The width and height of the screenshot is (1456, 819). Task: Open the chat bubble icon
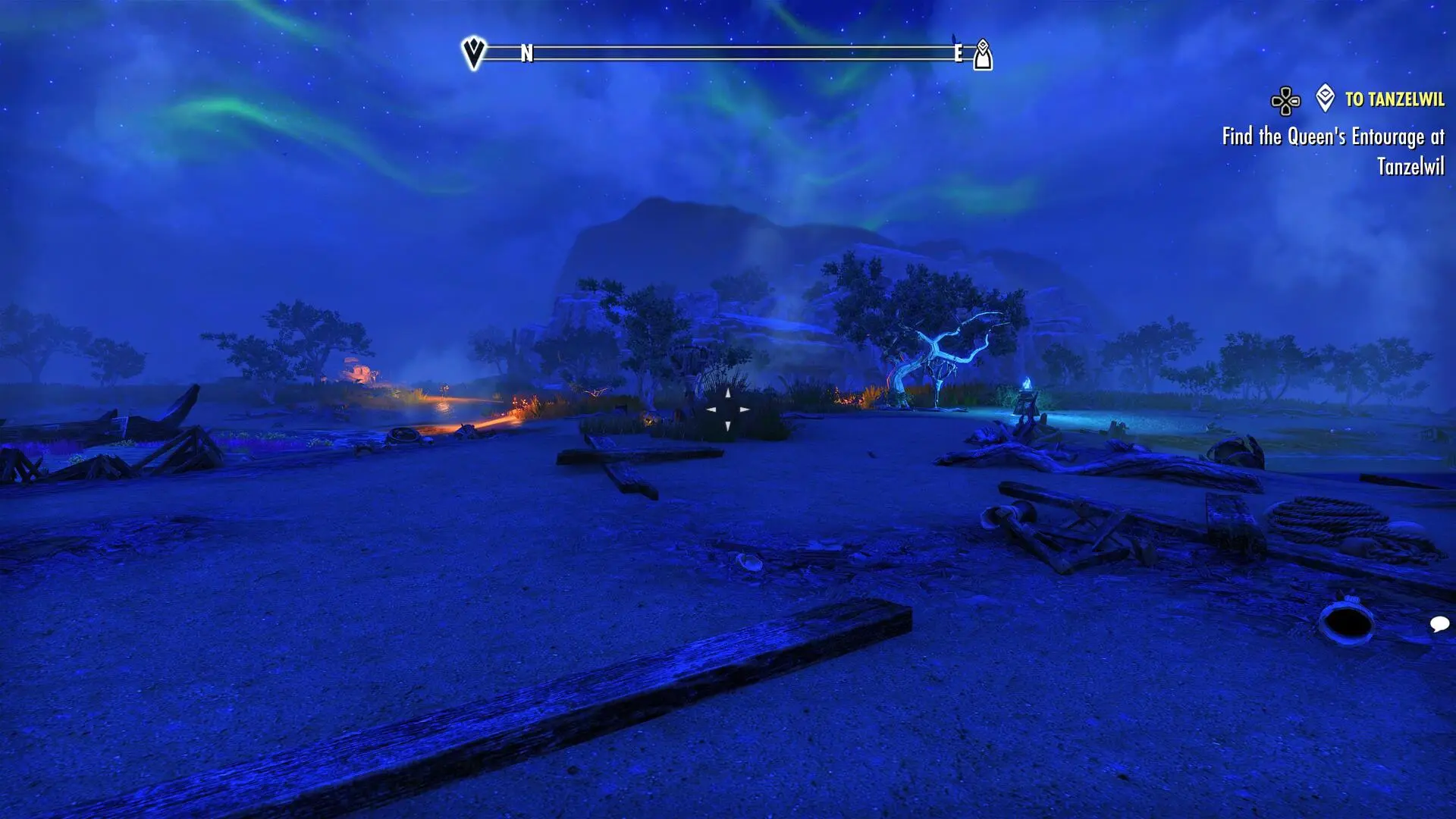(1439, 624)
